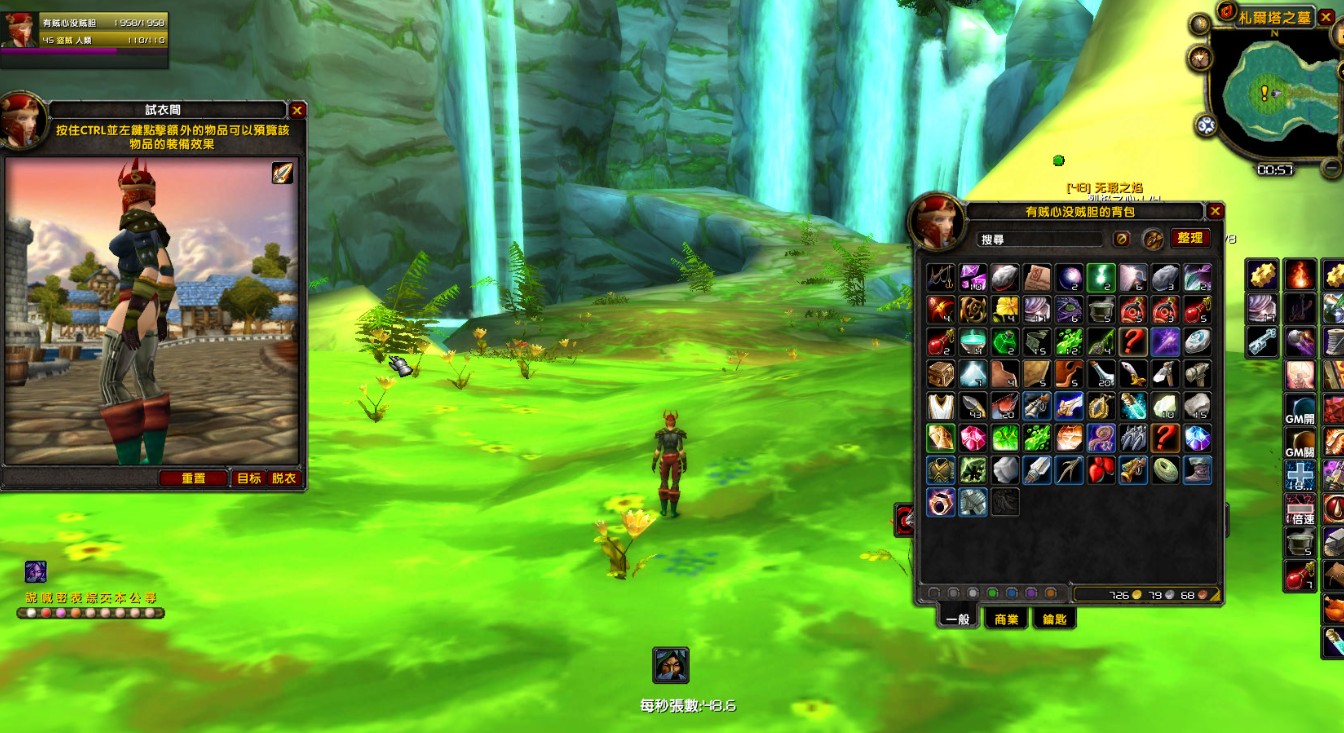Select the yellow flower herb slot
Image resolution: width=1344 pixels, height=733 pixels.
tap(1004, 309)
